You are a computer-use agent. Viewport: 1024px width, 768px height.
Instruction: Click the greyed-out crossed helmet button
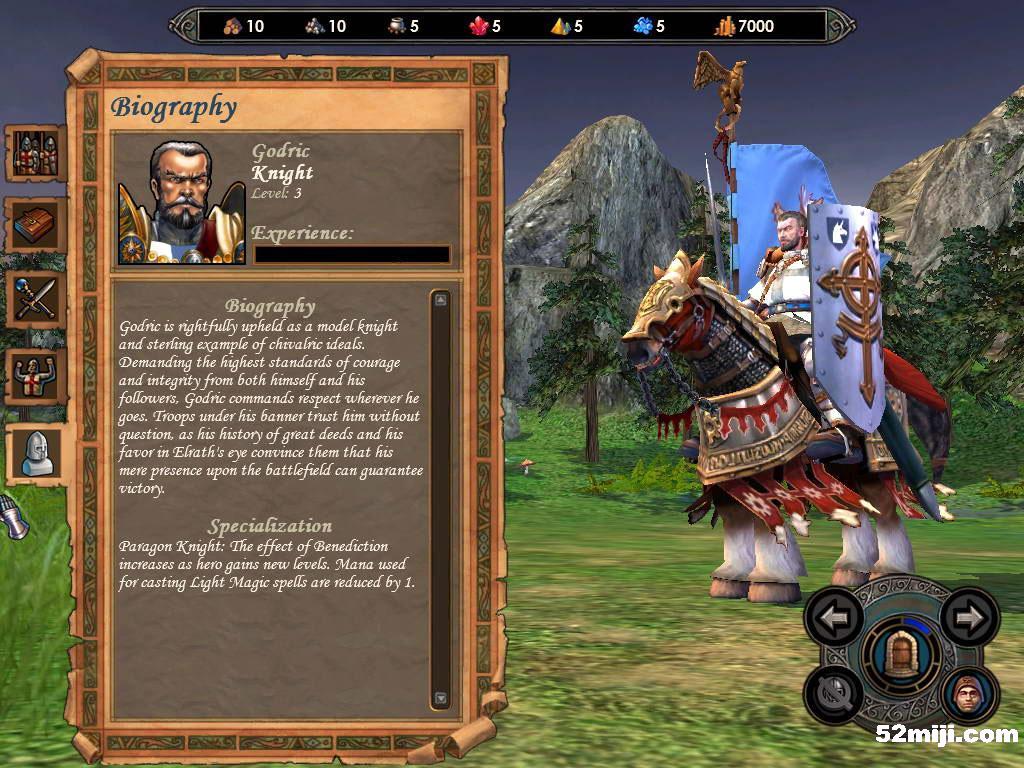point(835,691)
